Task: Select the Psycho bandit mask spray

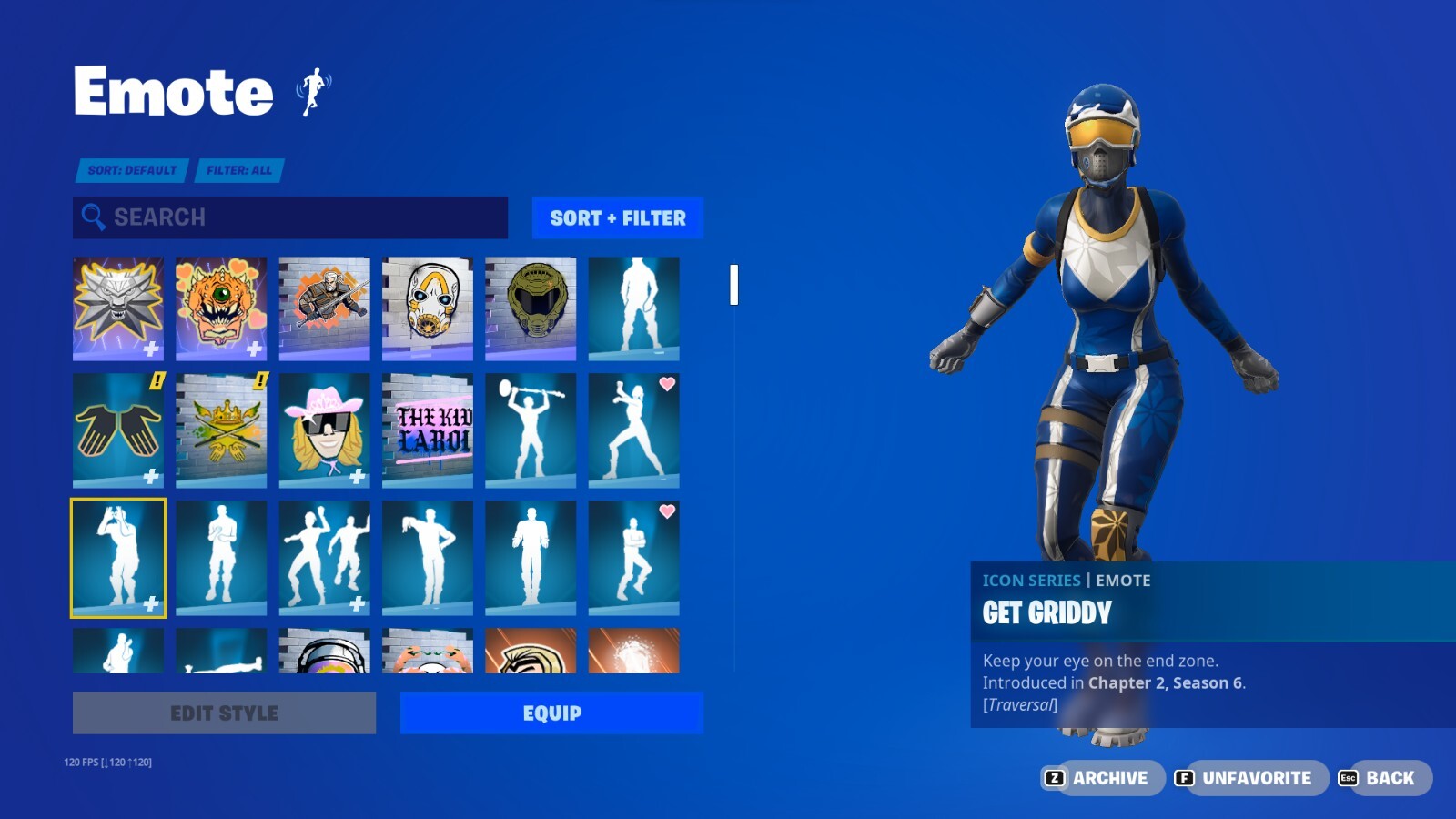Action: (428, 308)
